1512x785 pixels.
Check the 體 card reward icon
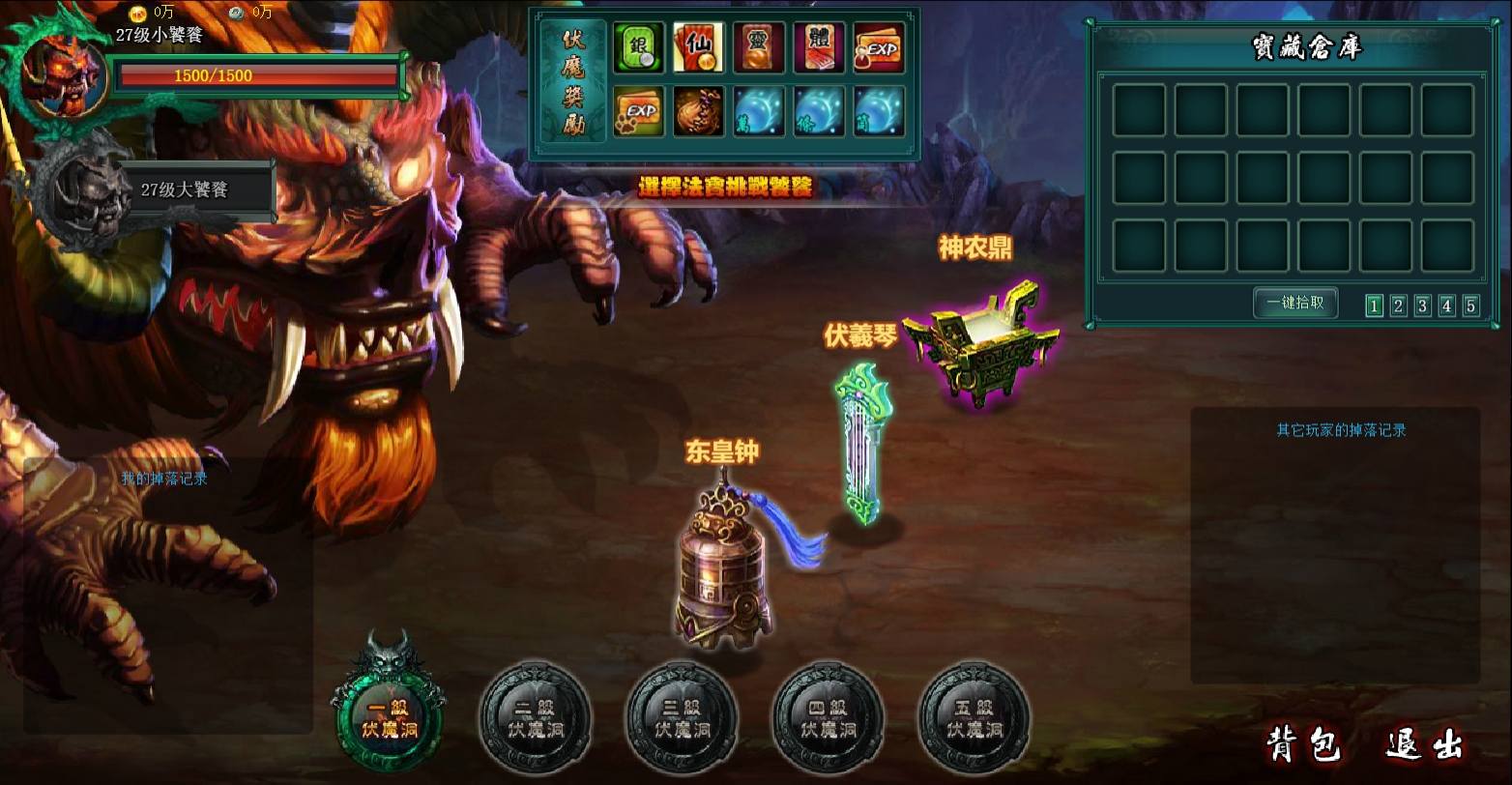(x=819, y=48)
